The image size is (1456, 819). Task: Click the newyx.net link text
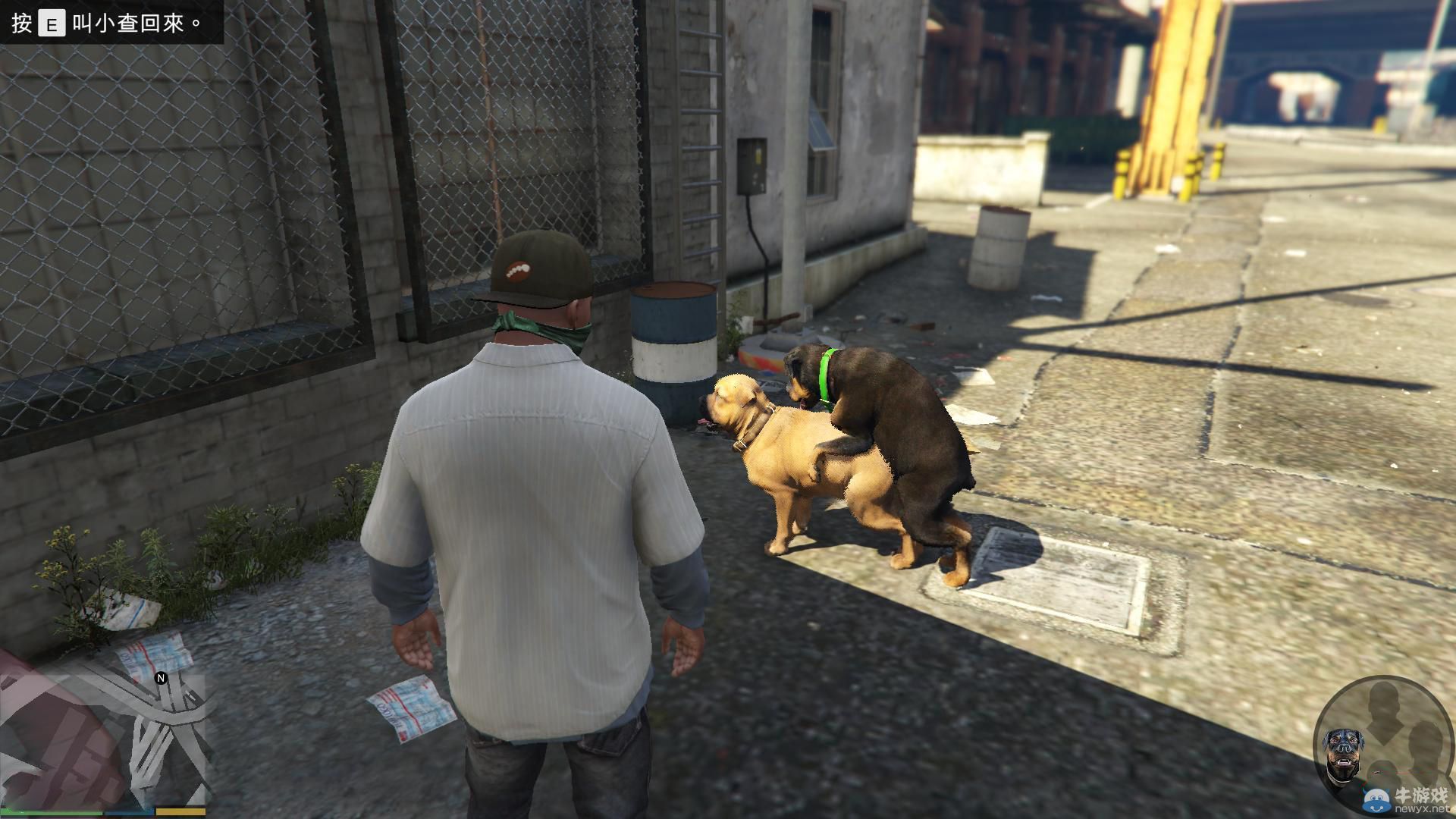click(x=1422, y=809)
